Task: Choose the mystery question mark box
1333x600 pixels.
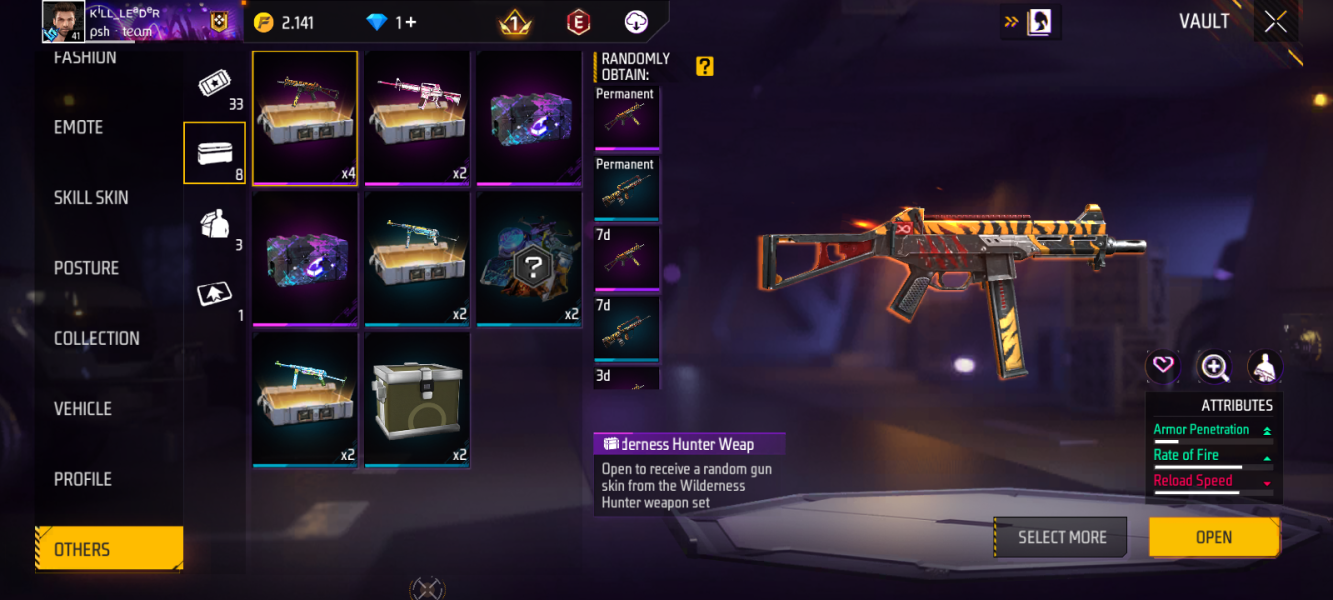Action: coord(528,259)
